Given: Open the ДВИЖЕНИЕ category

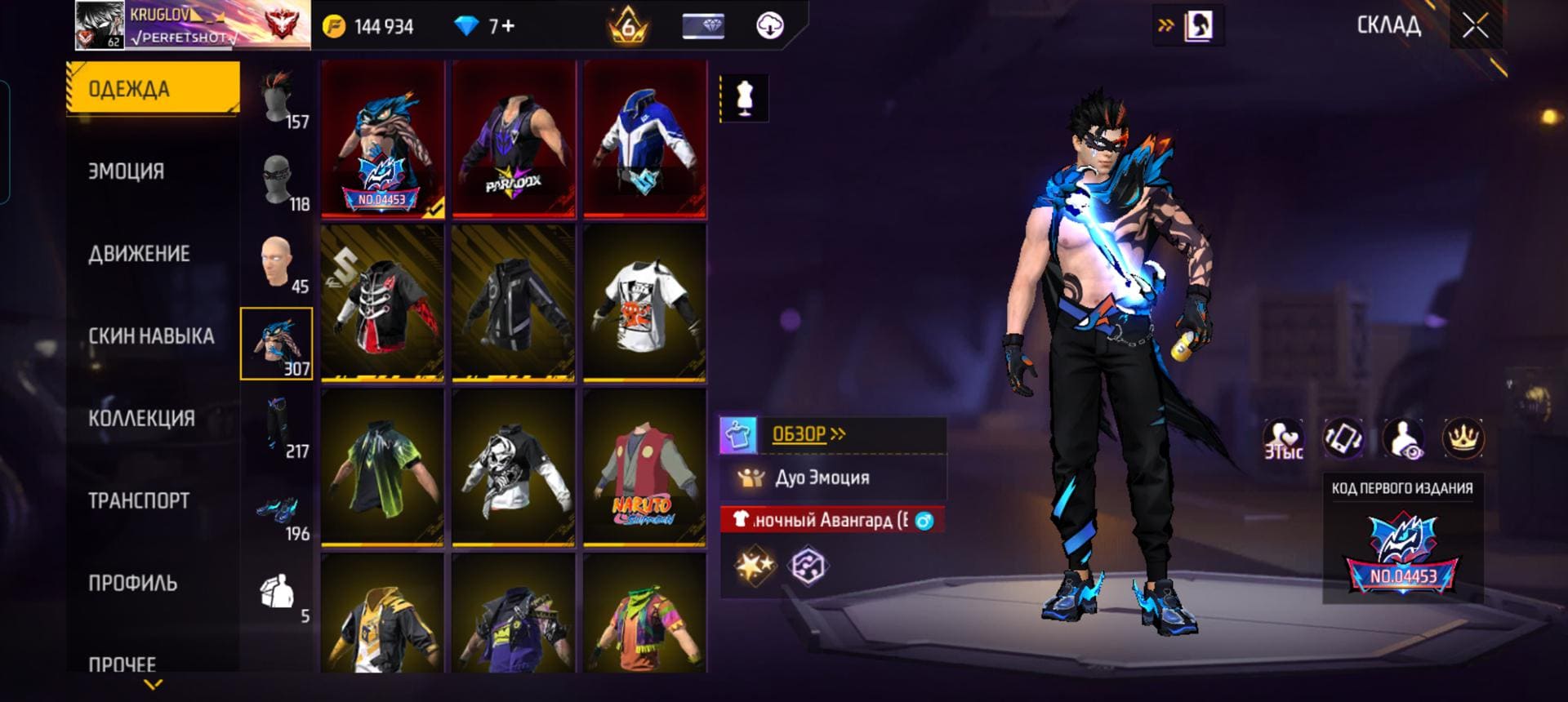Looking at the screenshot, I should point(139,254).
